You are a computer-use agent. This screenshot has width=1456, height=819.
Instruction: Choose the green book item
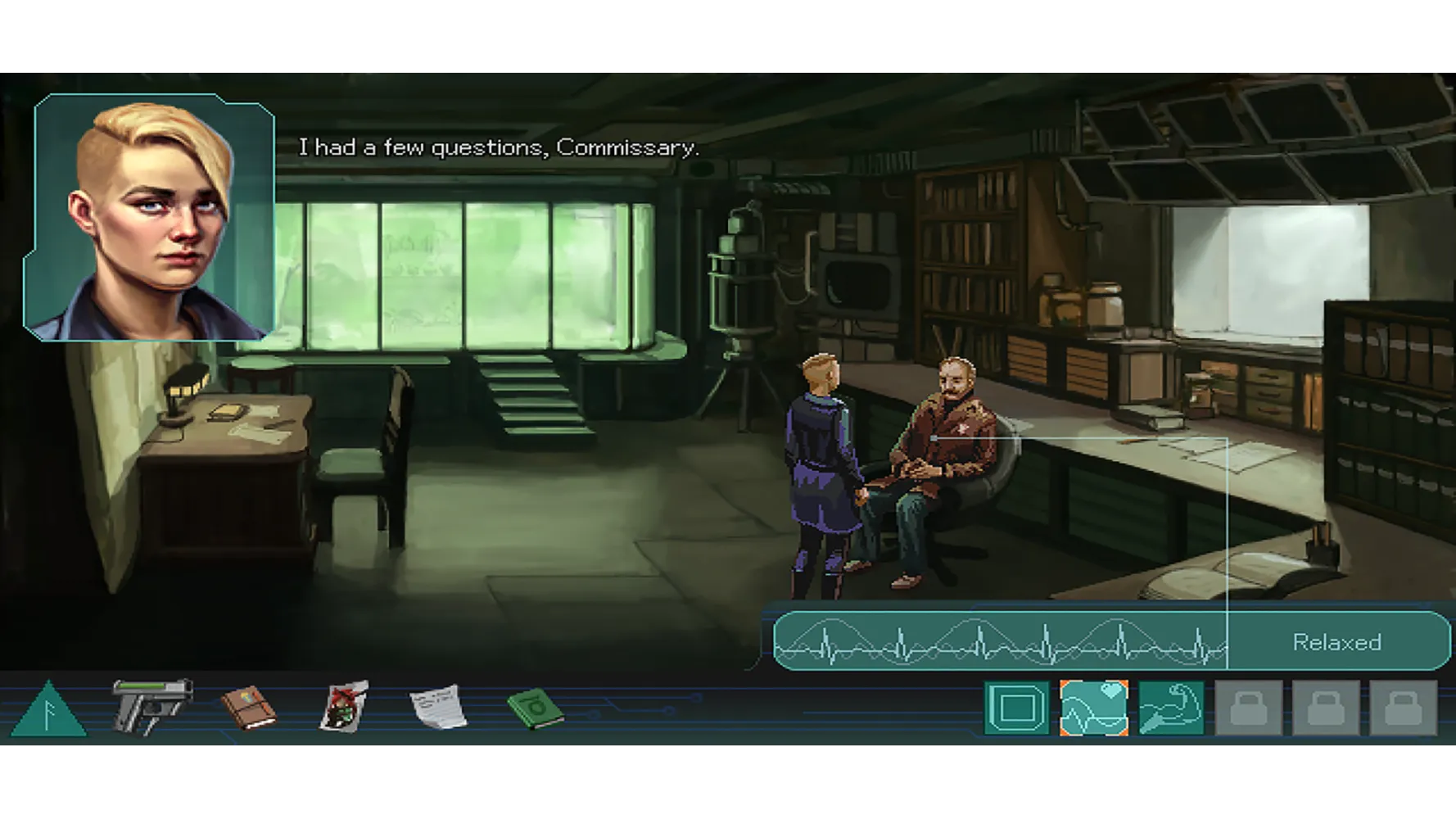click(x=536, y=708)
